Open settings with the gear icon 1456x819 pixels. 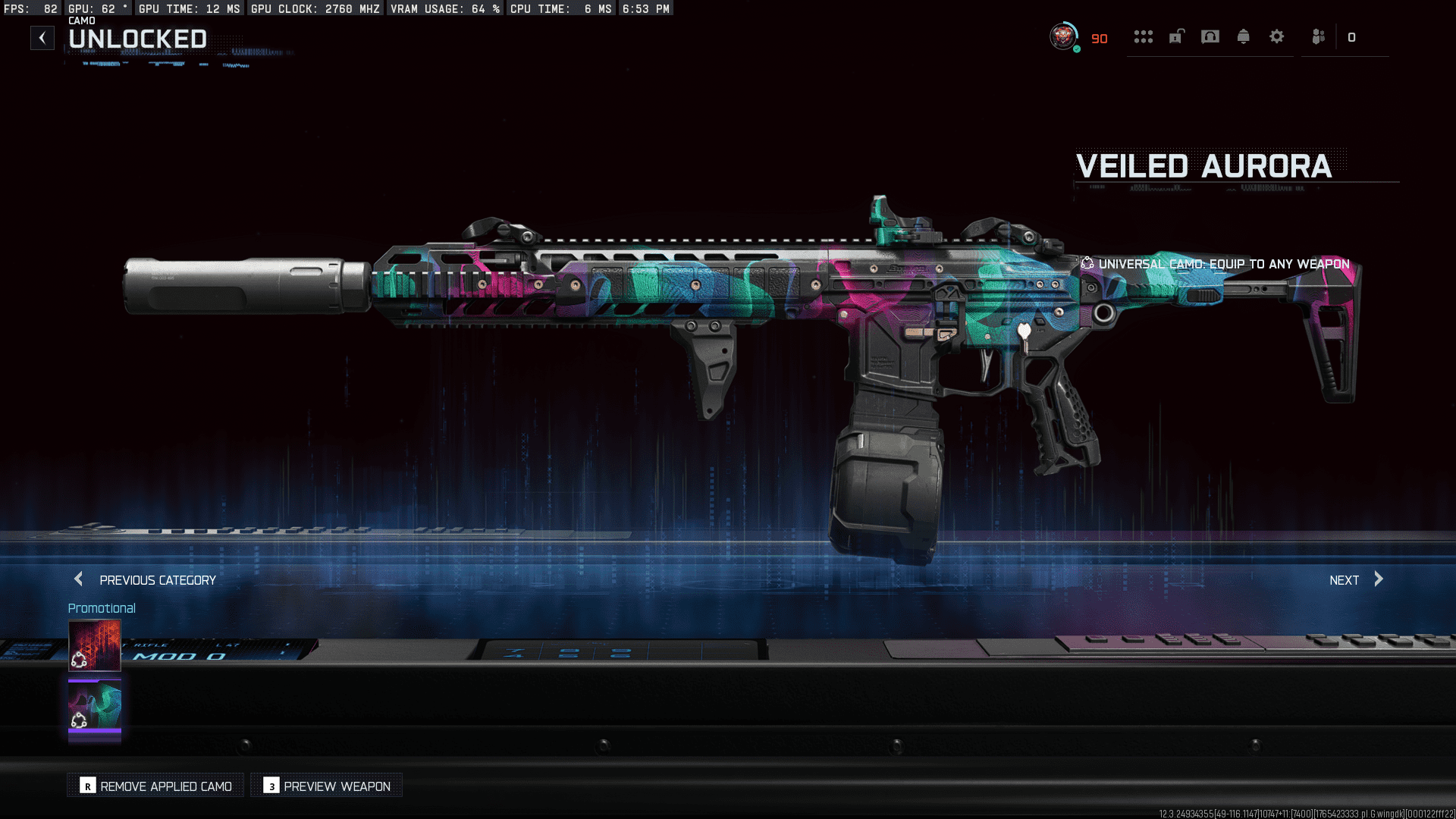(1277, 37)
